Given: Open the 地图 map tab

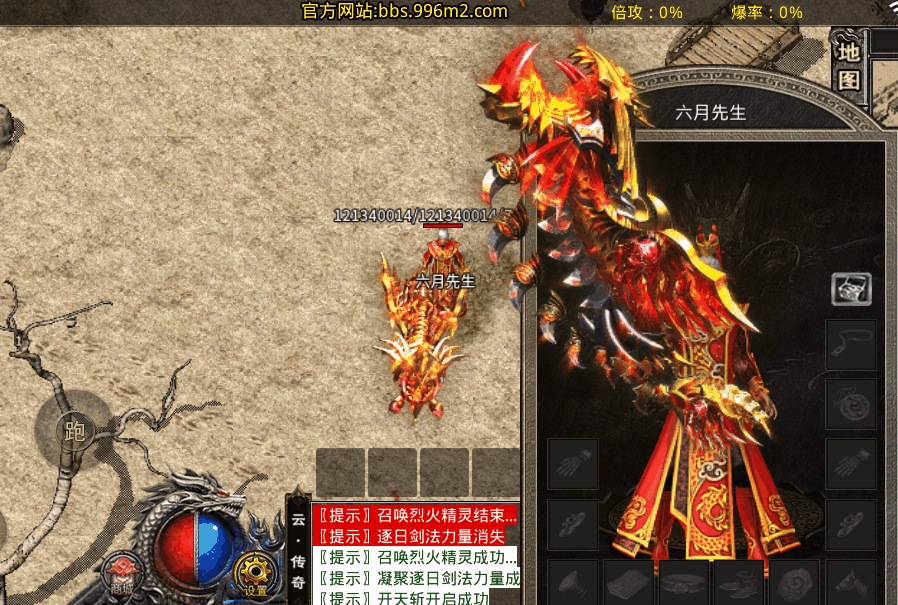Looking at the screenshot, I should coord(849,65).
